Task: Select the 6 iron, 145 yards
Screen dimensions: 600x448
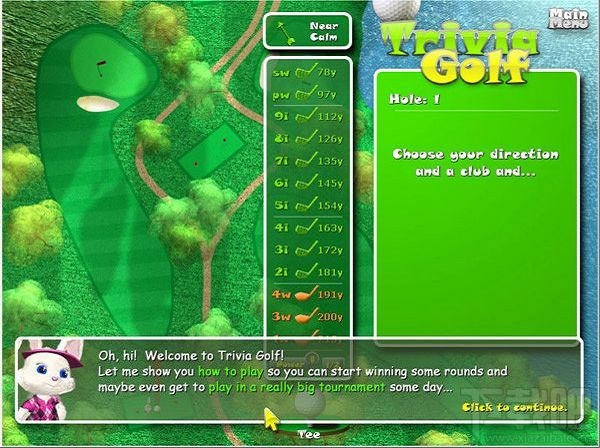Action: 308,182
